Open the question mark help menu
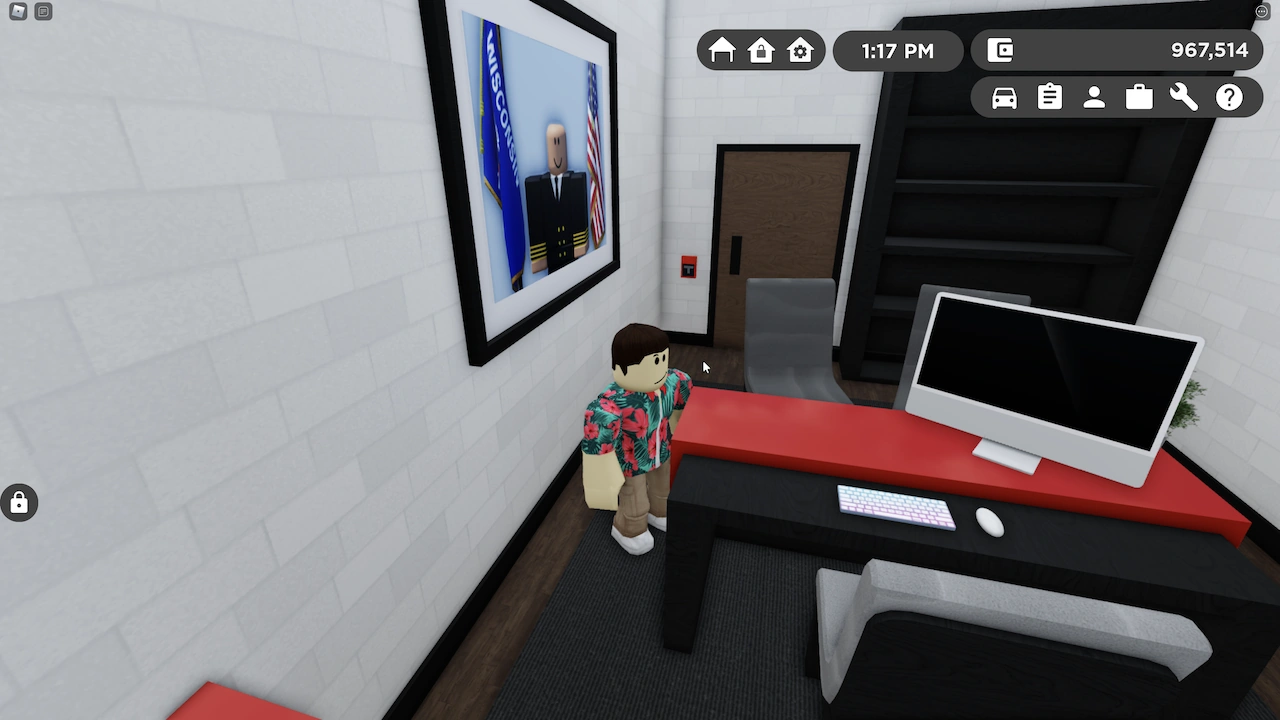This screenshot has width=1280, height=720. (x=1229, y=97)
